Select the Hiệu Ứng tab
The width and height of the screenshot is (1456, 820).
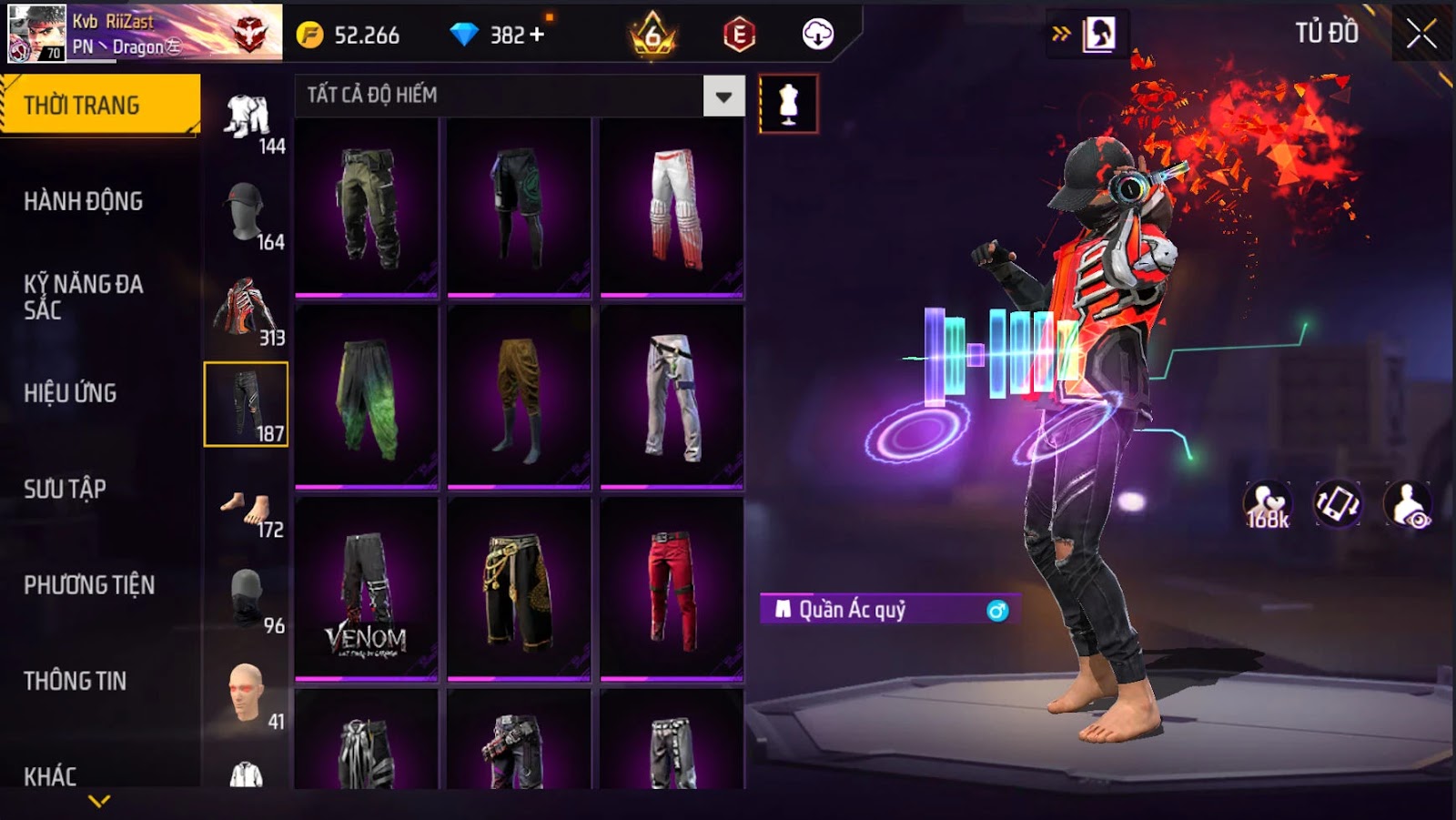71,393
